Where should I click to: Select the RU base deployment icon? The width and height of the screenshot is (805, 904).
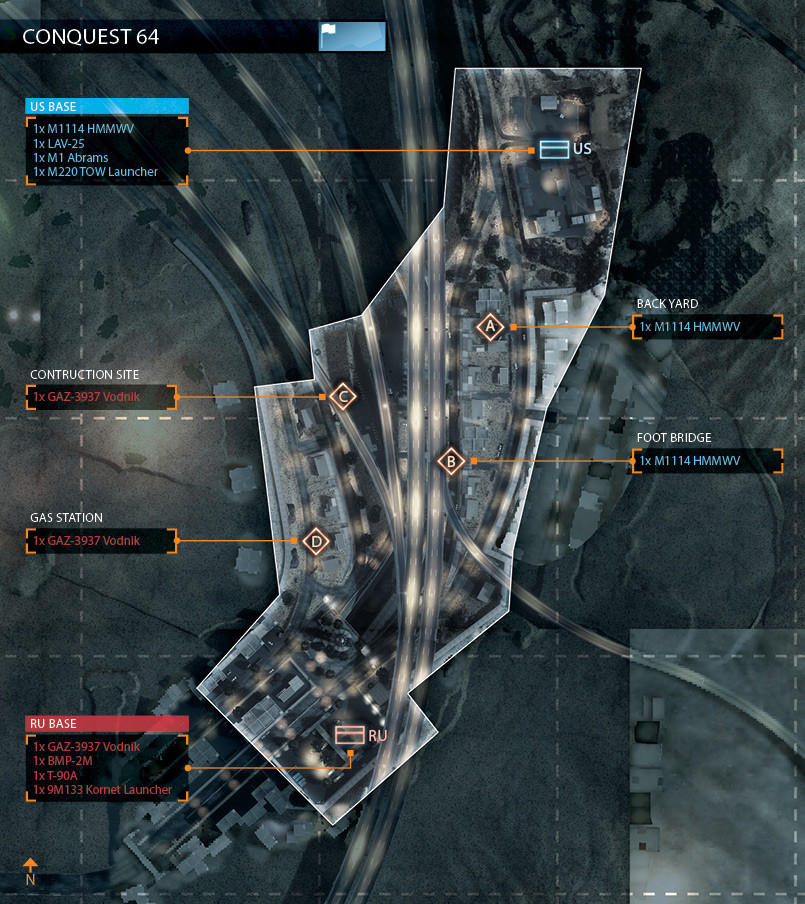349,735
